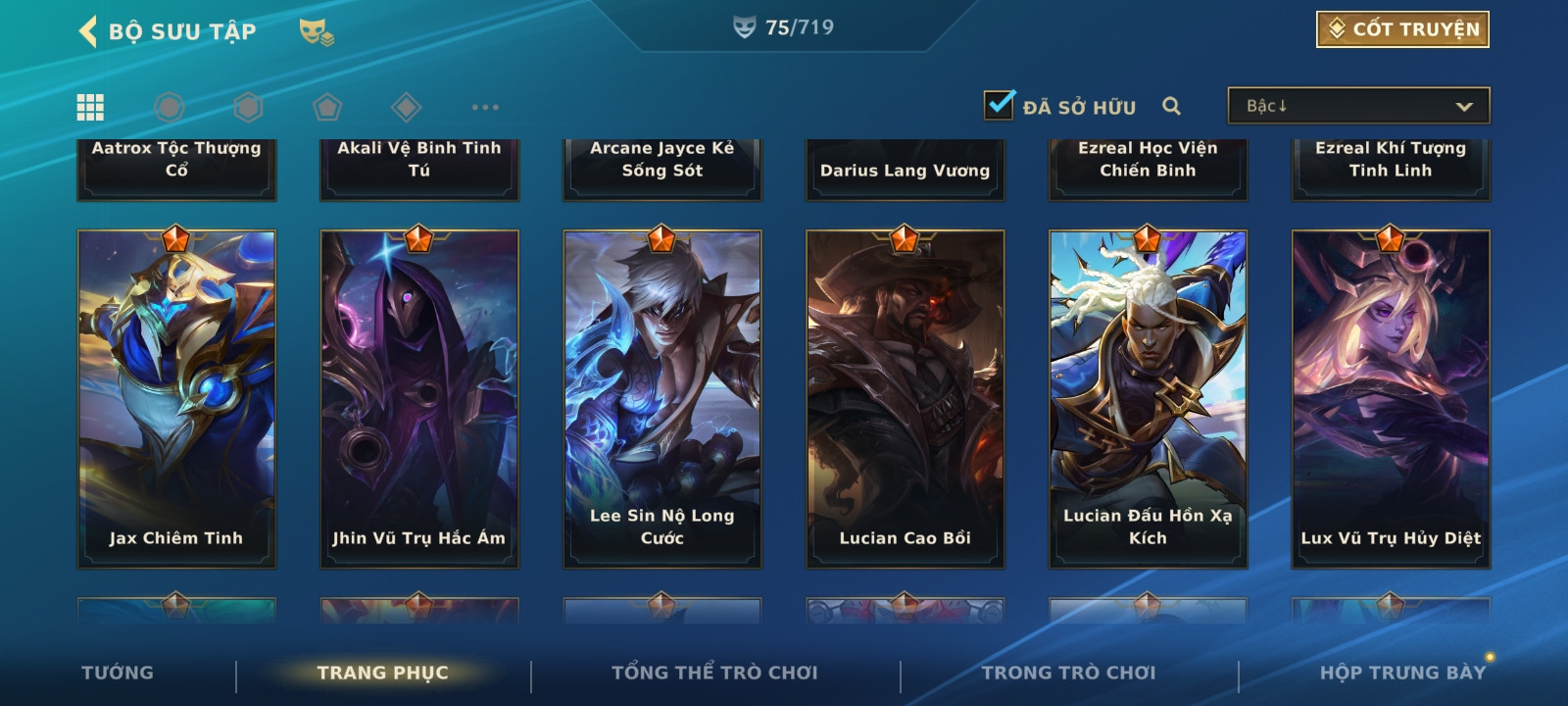This screenshot has height=706, width=1568.
Task: Select the all-skins grid filter
Action: point(90,107)
